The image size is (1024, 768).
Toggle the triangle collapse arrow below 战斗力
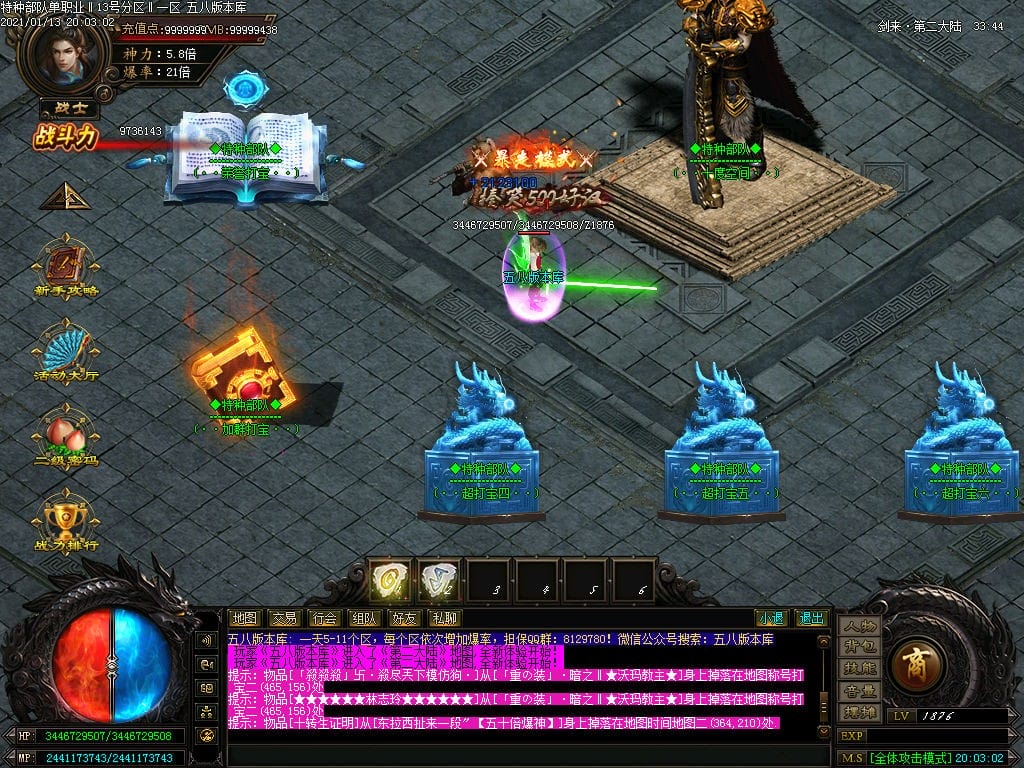tap(62, 196)
